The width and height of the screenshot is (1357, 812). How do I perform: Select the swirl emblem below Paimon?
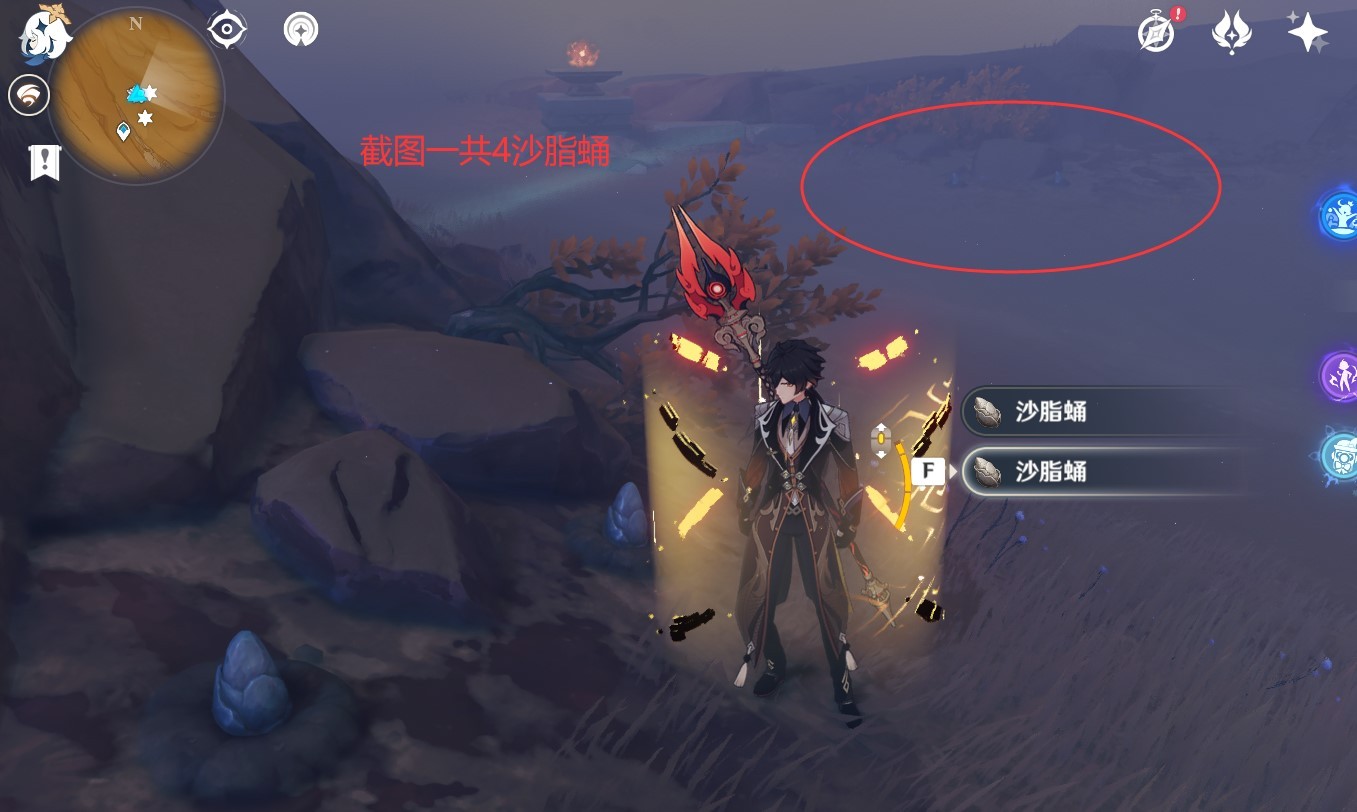coord(28,94)
